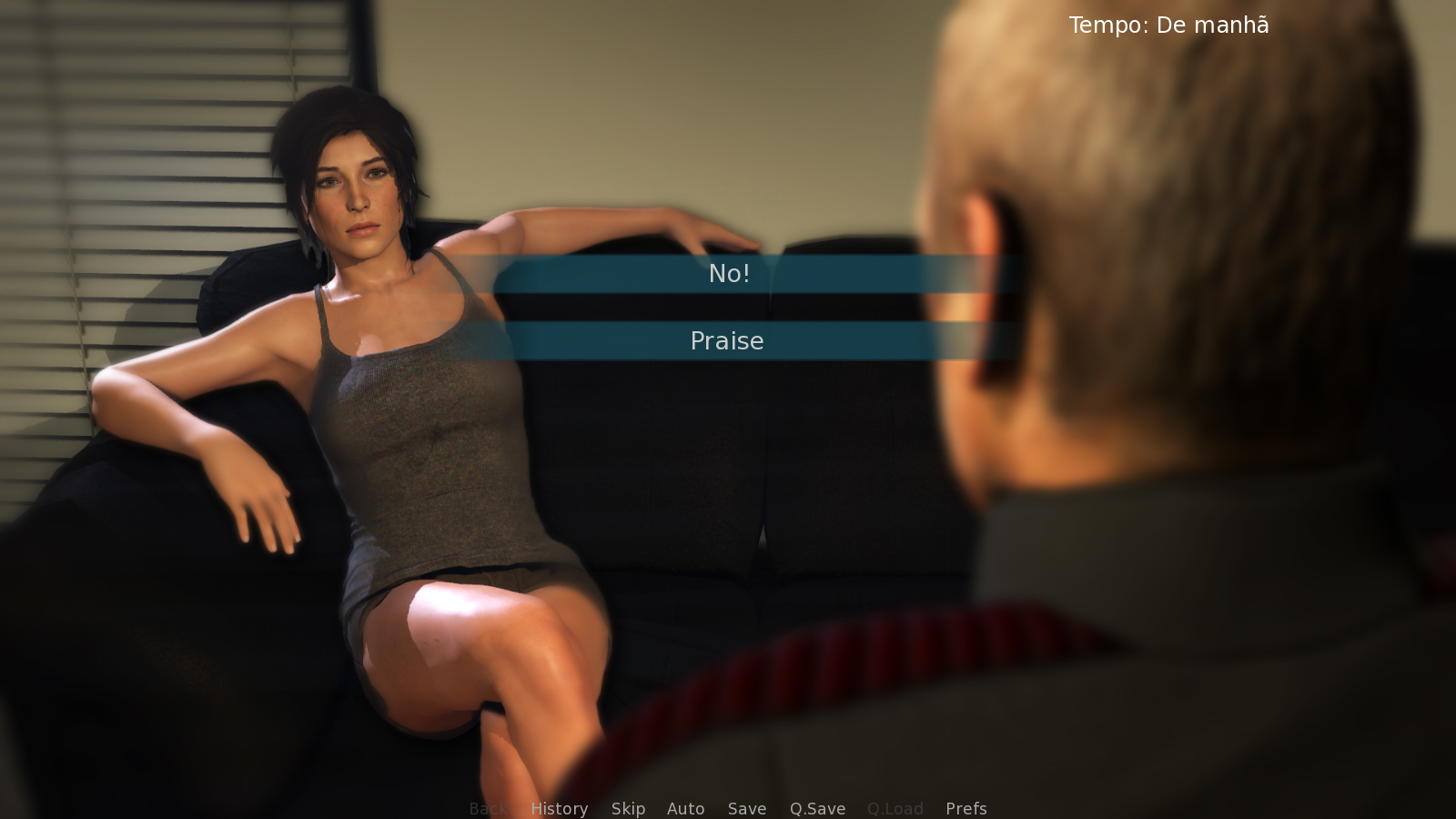Click Back to rewind dialogue
Image resolution: width=1456 pixels, height=819 pixels.
click(488, 808)
